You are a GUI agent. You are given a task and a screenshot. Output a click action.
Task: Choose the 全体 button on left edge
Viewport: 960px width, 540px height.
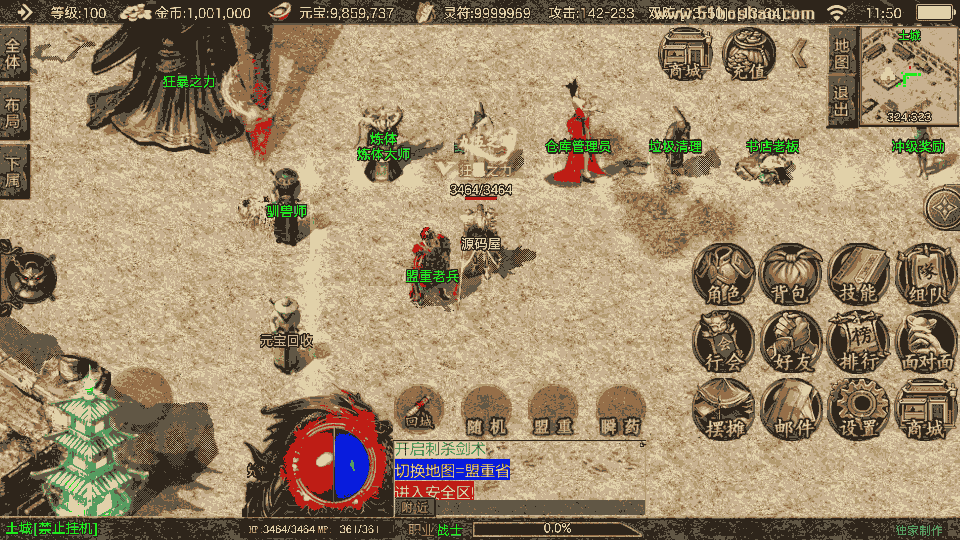[x=13, y=52]
